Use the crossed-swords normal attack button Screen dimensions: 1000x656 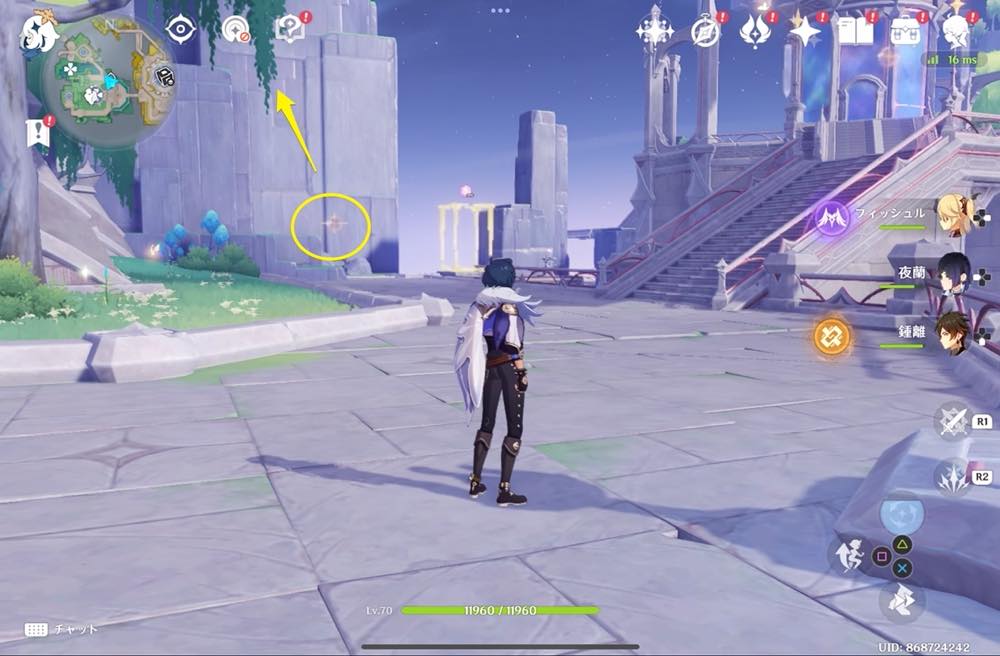(954, 421)
